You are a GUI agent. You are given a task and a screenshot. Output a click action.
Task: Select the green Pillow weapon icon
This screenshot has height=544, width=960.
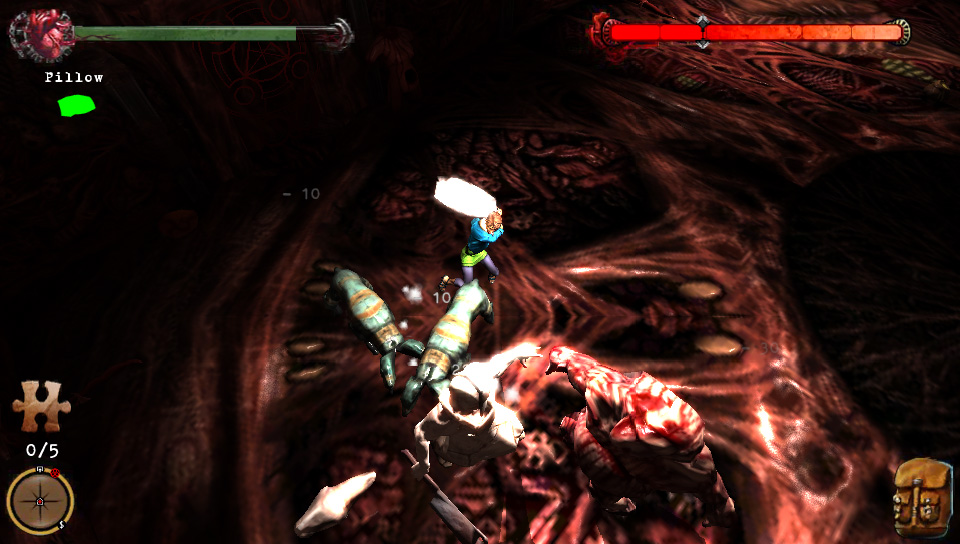coord(76,104)
